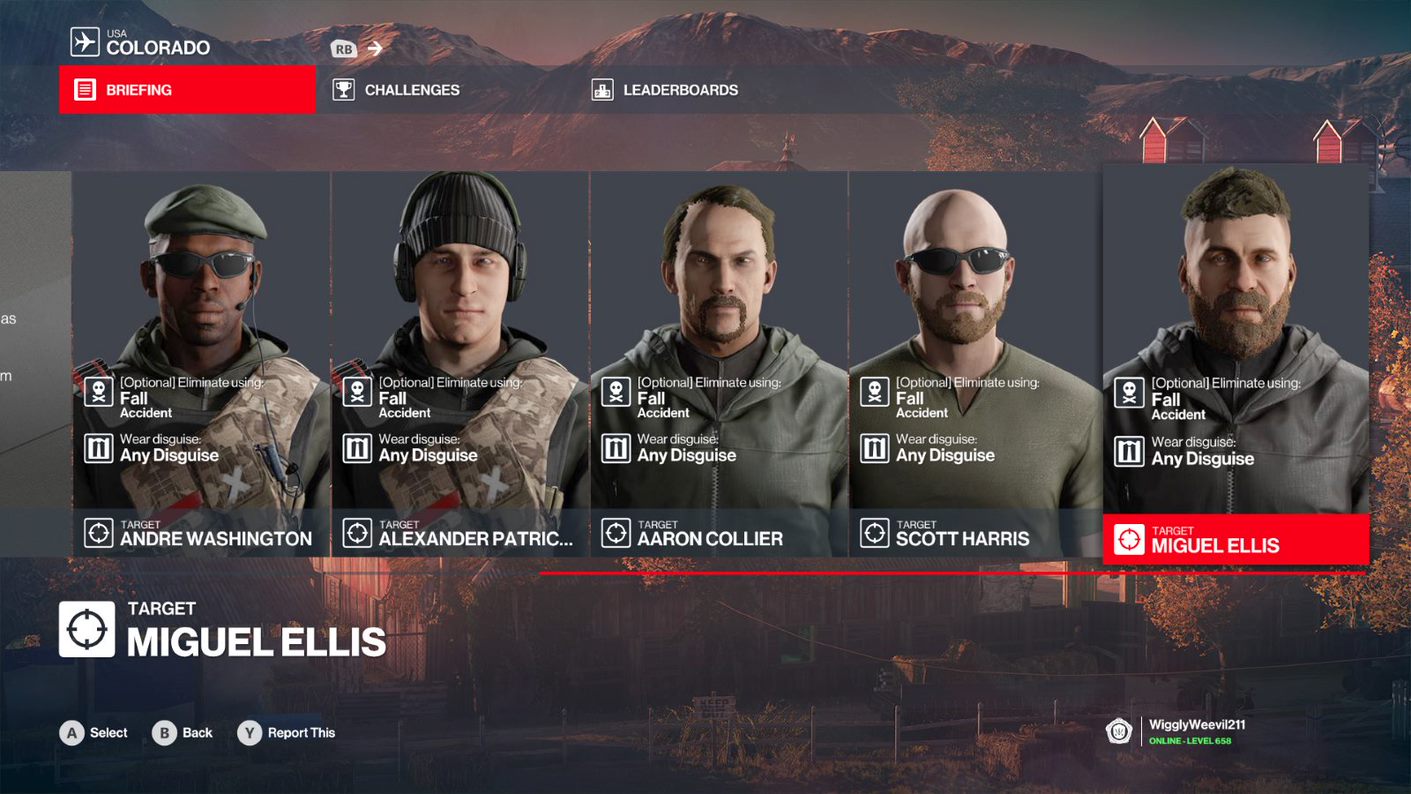Image resolution: width=1411 pixels, height=794 pixels.
Task: Switch to the Briefing tab
Action: [187, 90]
